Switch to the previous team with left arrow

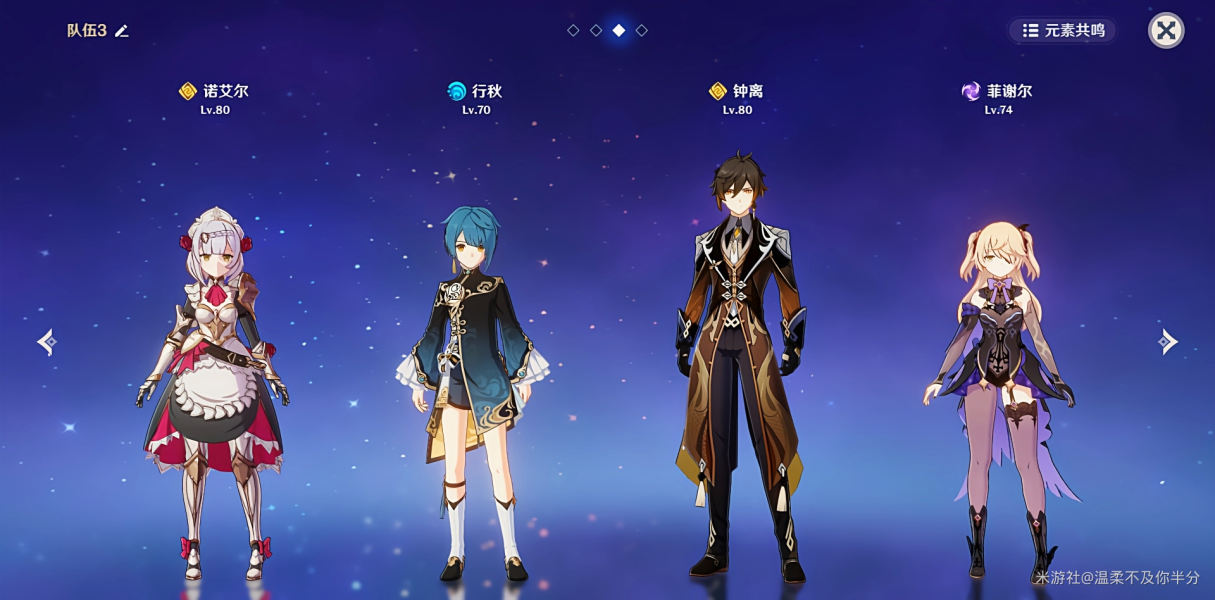[x=46, y=342]
